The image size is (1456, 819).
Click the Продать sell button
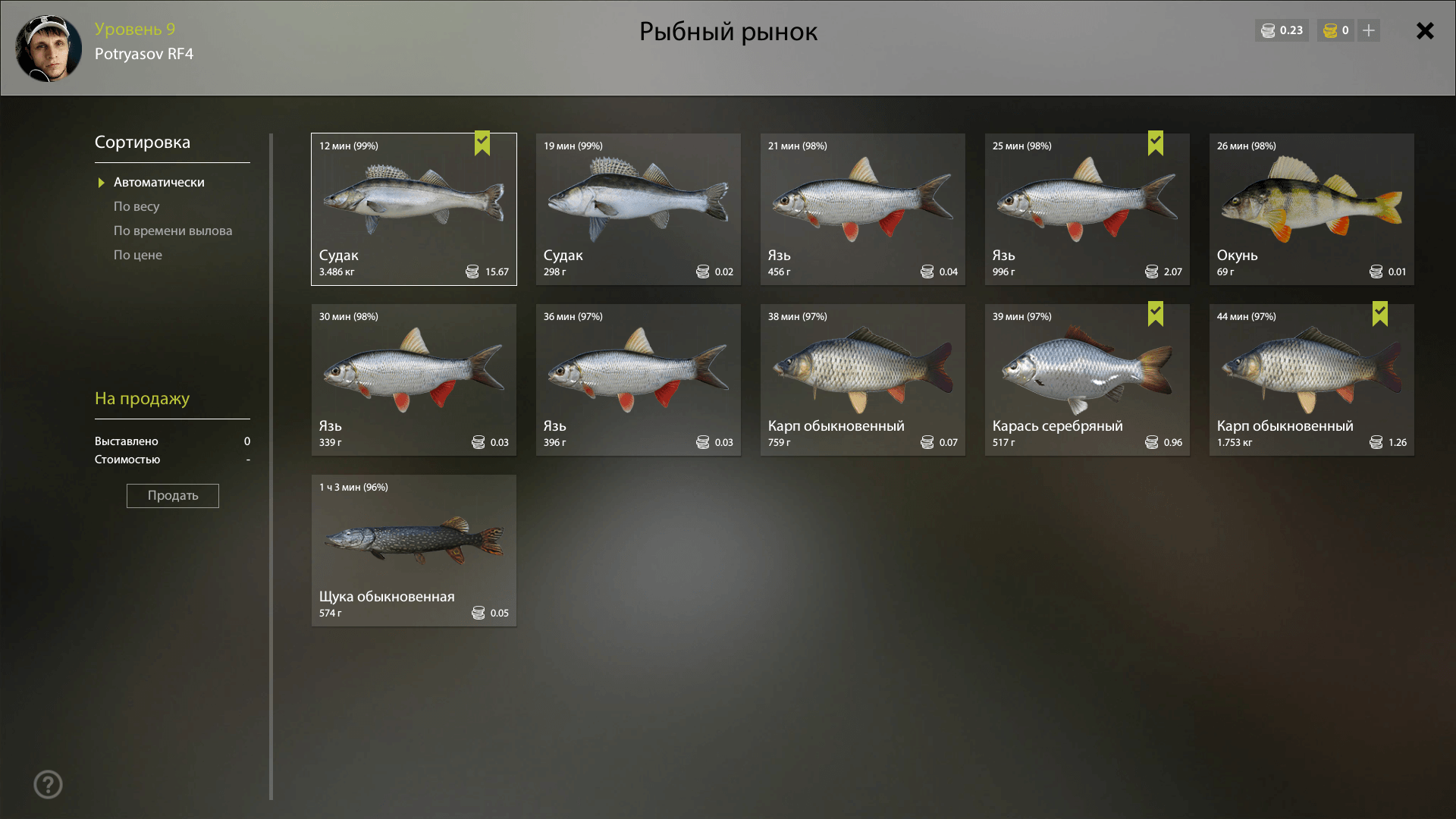(x=173, y=496)
